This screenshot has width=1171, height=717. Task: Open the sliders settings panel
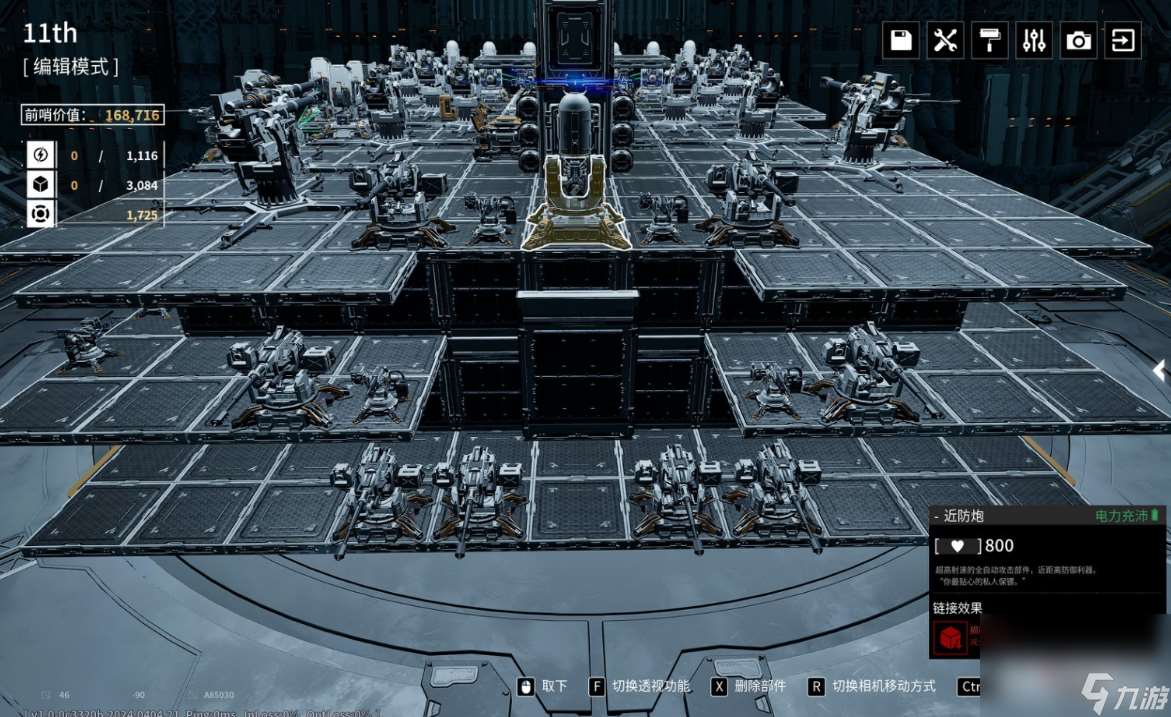click(1034, 40)
